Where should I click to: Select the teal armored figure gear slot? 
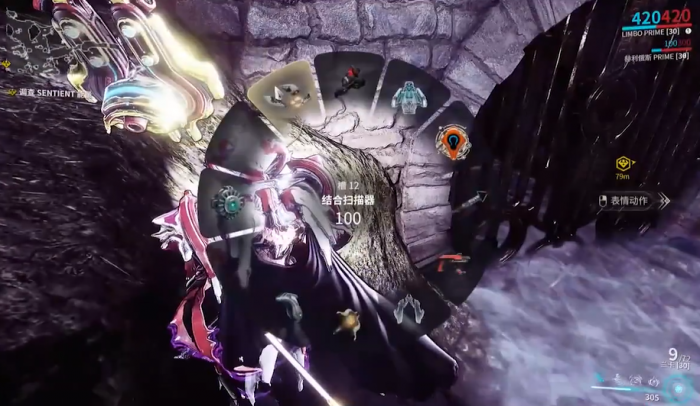click(408, 96)
